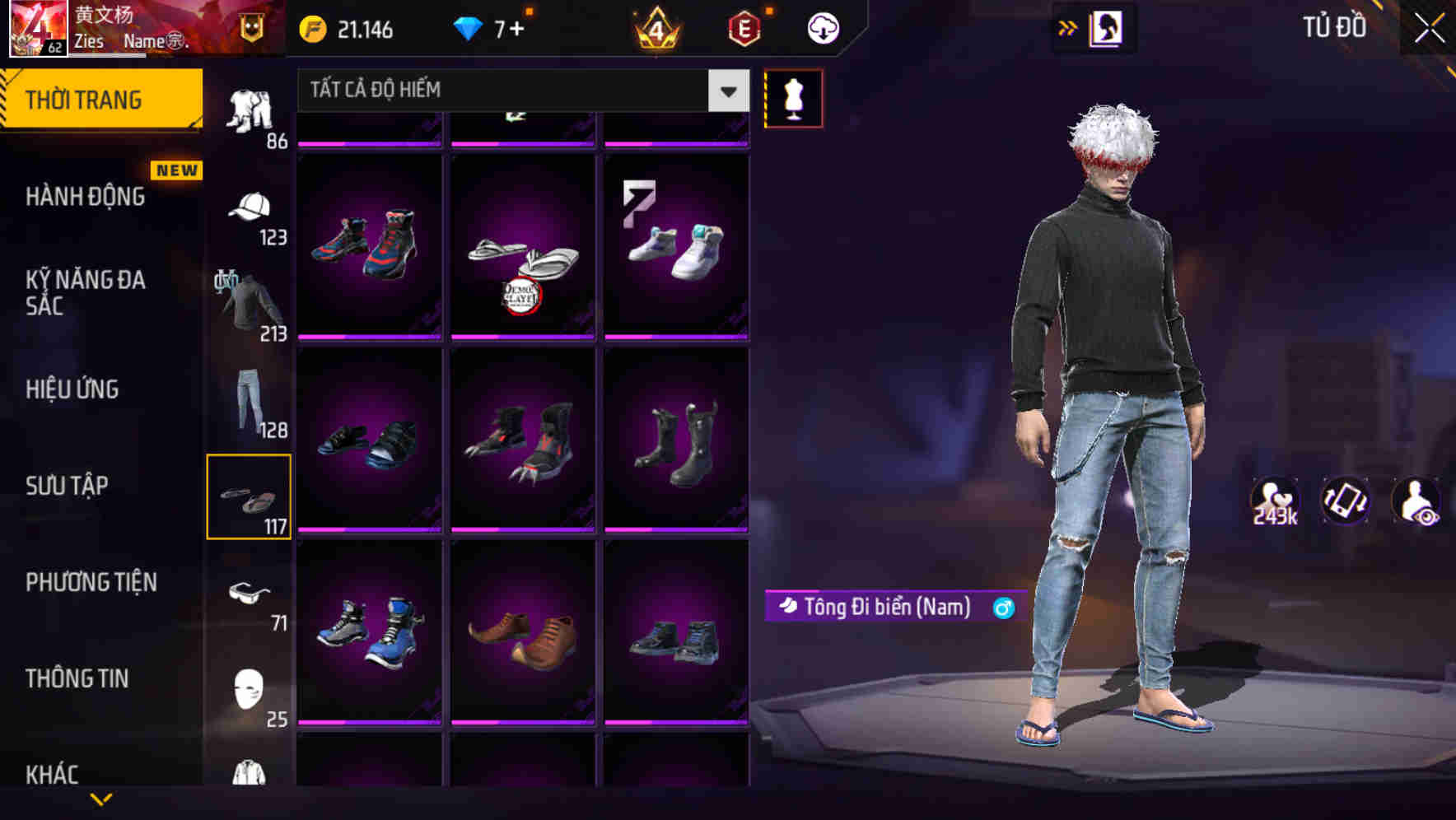The width and height of the screenshot is (1456, 820).
Task: Select the shoes category icon in sidebar
Action: pos(249,494)
